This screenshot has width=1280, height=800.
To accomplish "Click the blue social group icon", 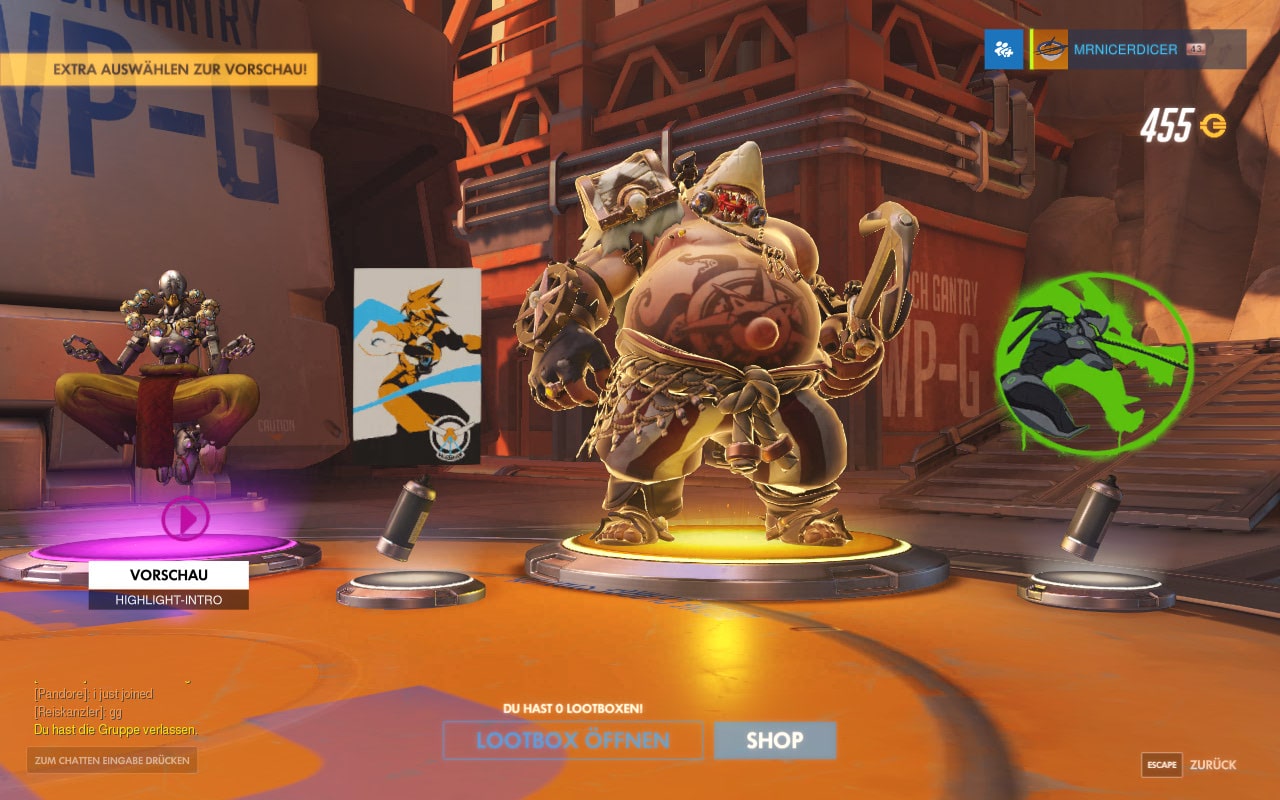I will 1003,49.
